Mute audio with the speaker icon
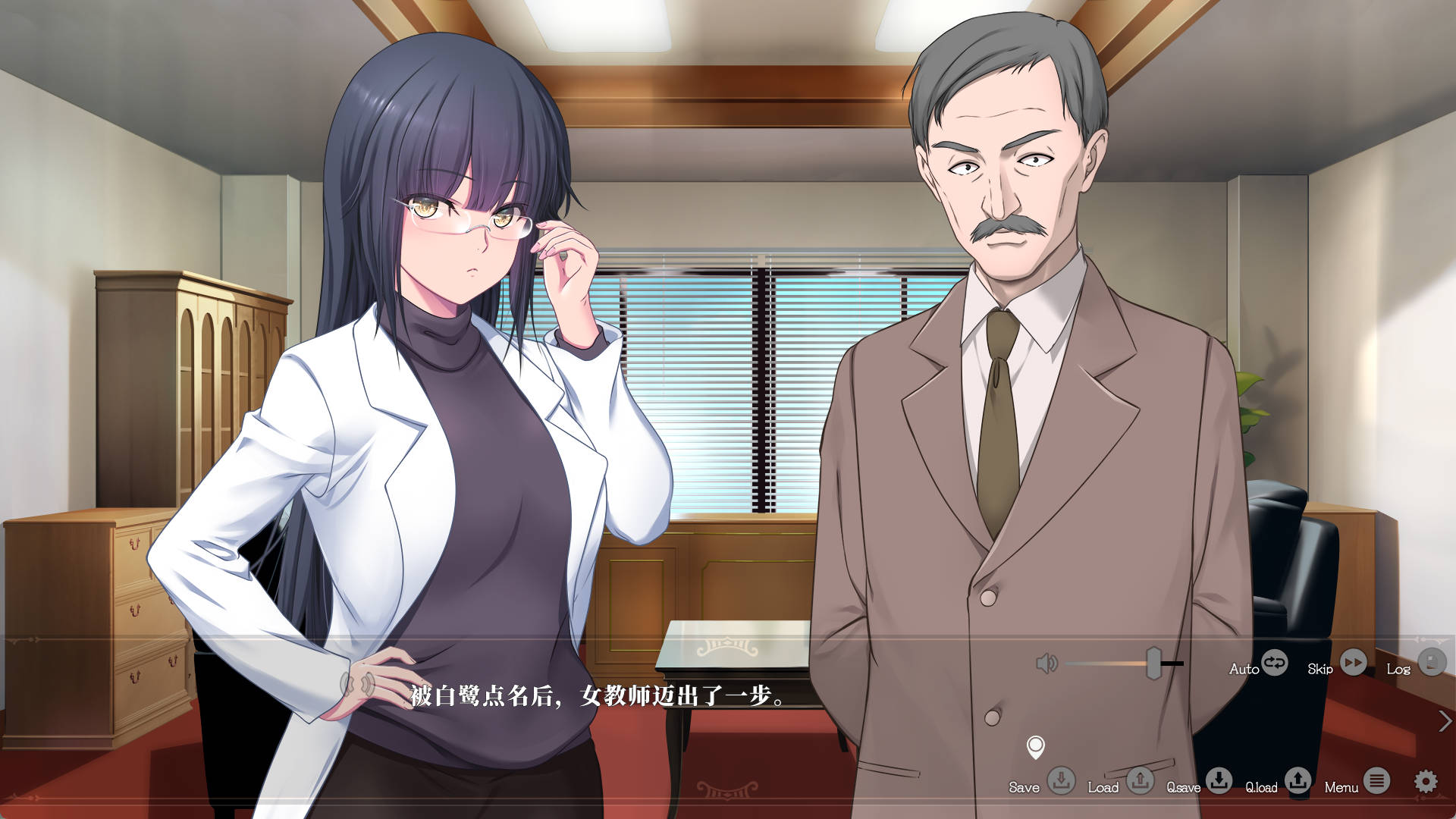Image resolution: width=1456 pixels, height=819 pixels. click(1046, 664)
